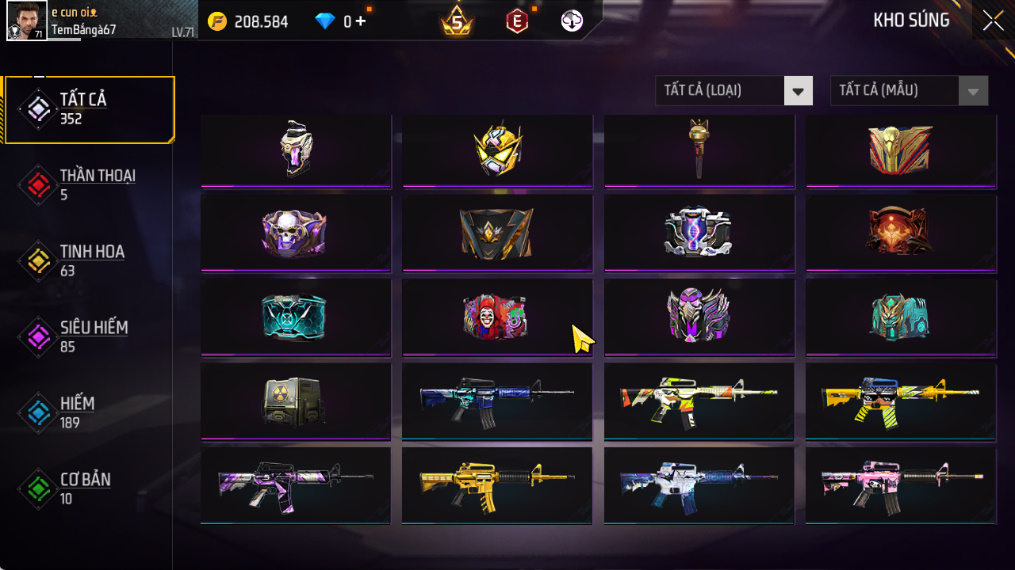Pick the solid gold M4A1 skin
Viewport: 1015px width, 570px height.
pos(497,485)
